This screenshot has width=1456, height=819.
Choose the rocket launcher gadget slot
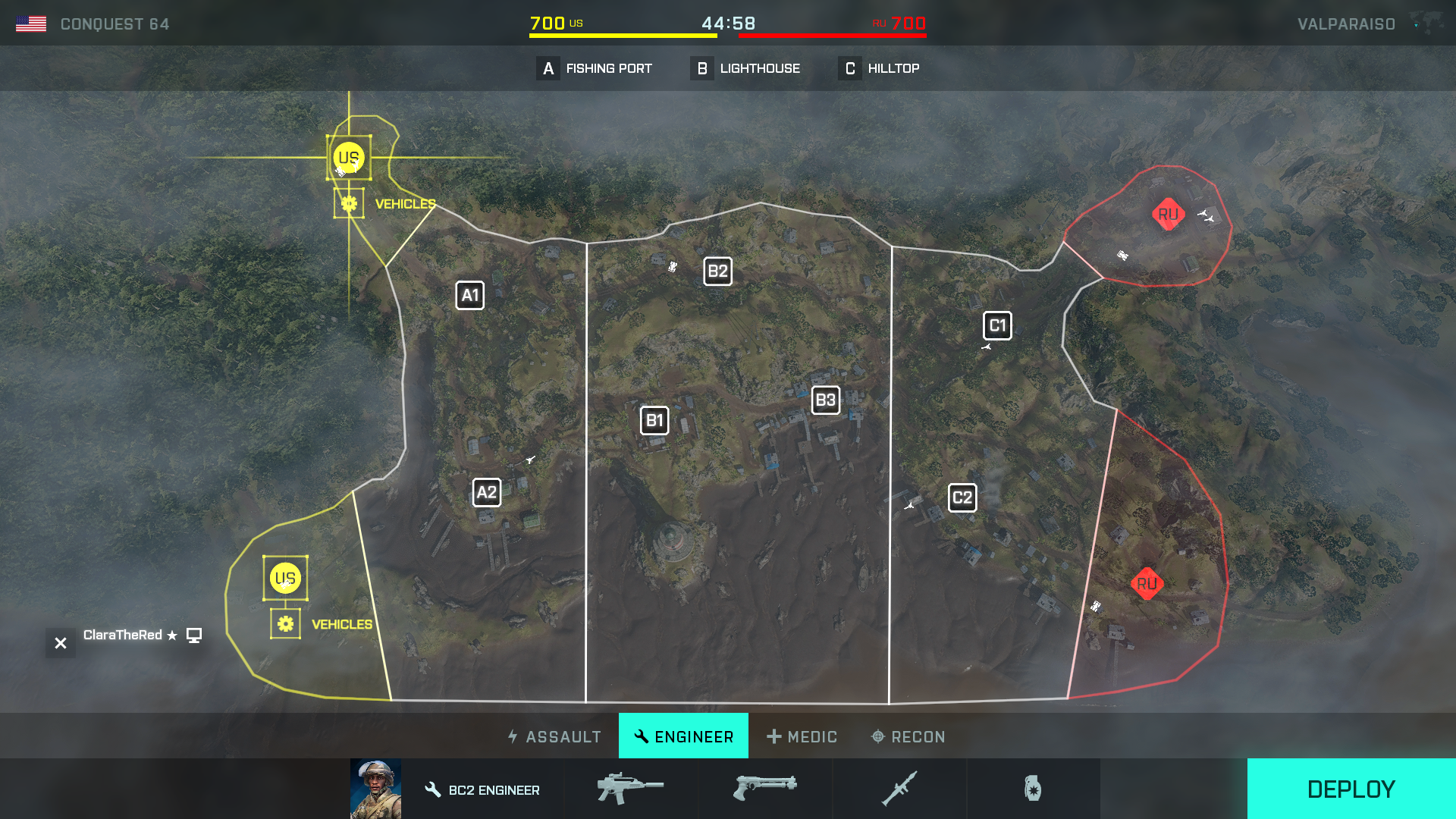point(899,789)
